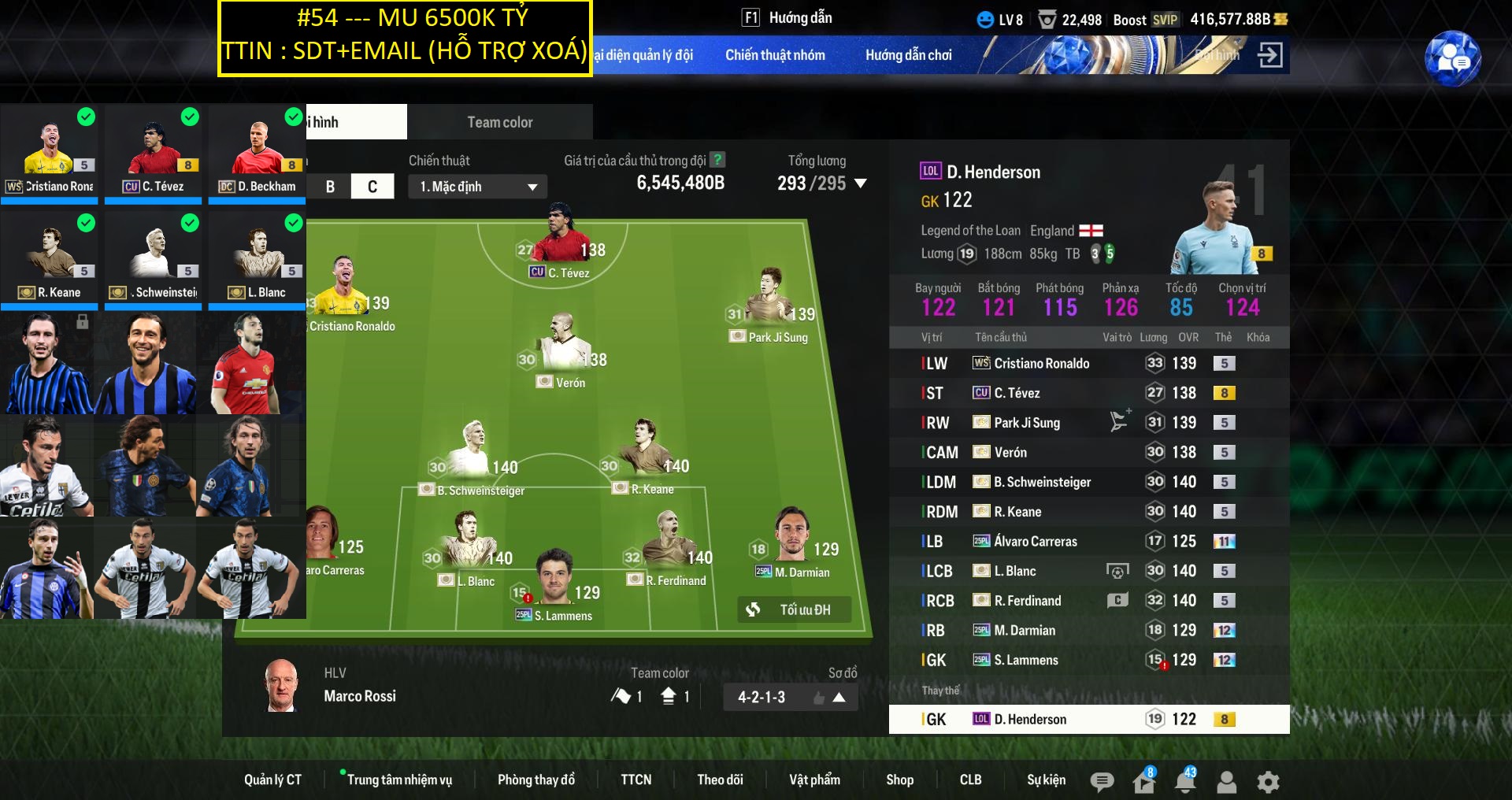Open the chat speech bubble icon
The image size is (1512, 800).
[1102, 781]
